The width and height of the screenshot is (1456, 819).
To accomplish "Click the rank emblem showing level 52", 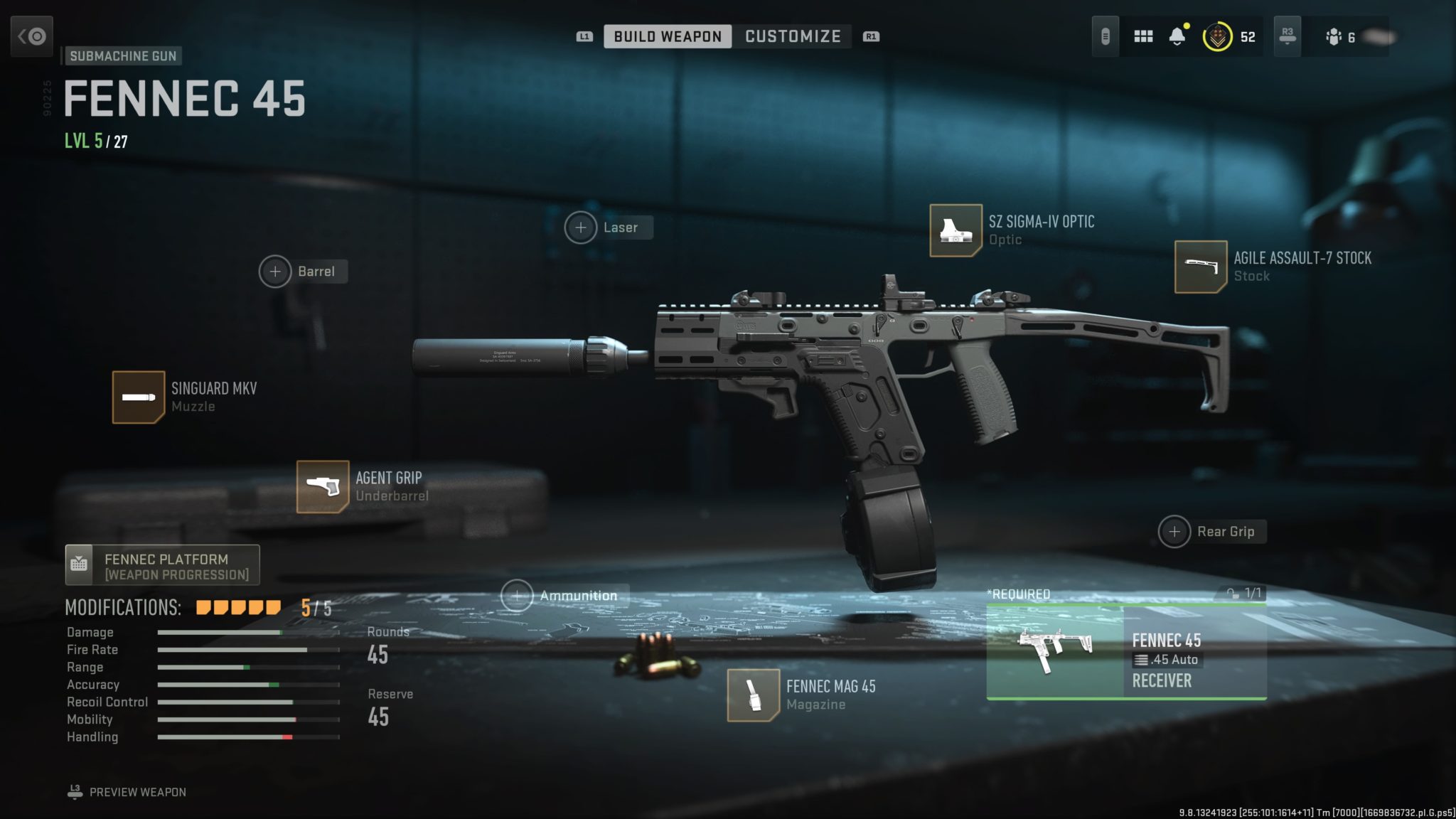I will (x=1217, y=36).
